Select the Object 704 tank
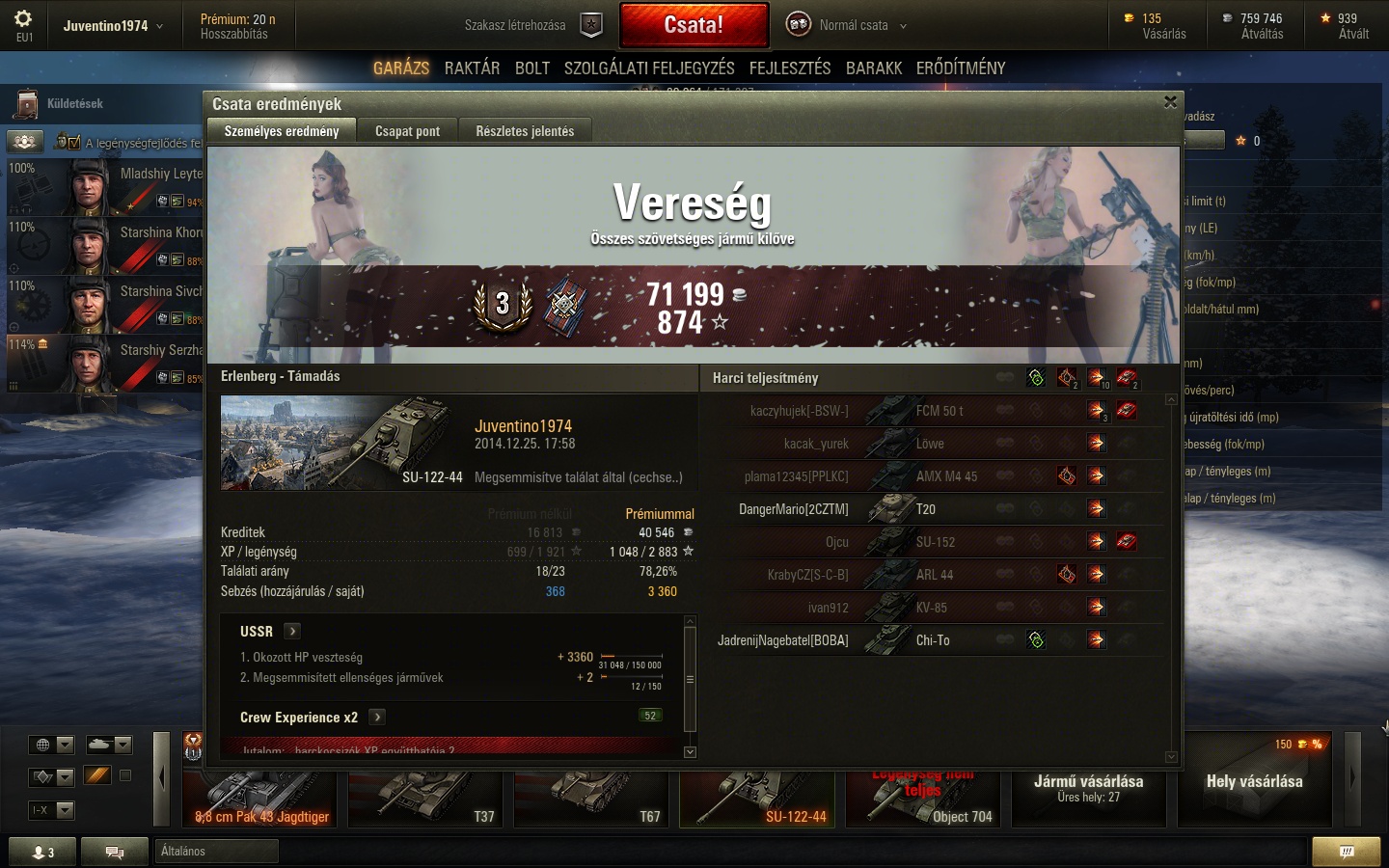The width and height of the screenshot is (1389, 868). [x=926, y=799]
